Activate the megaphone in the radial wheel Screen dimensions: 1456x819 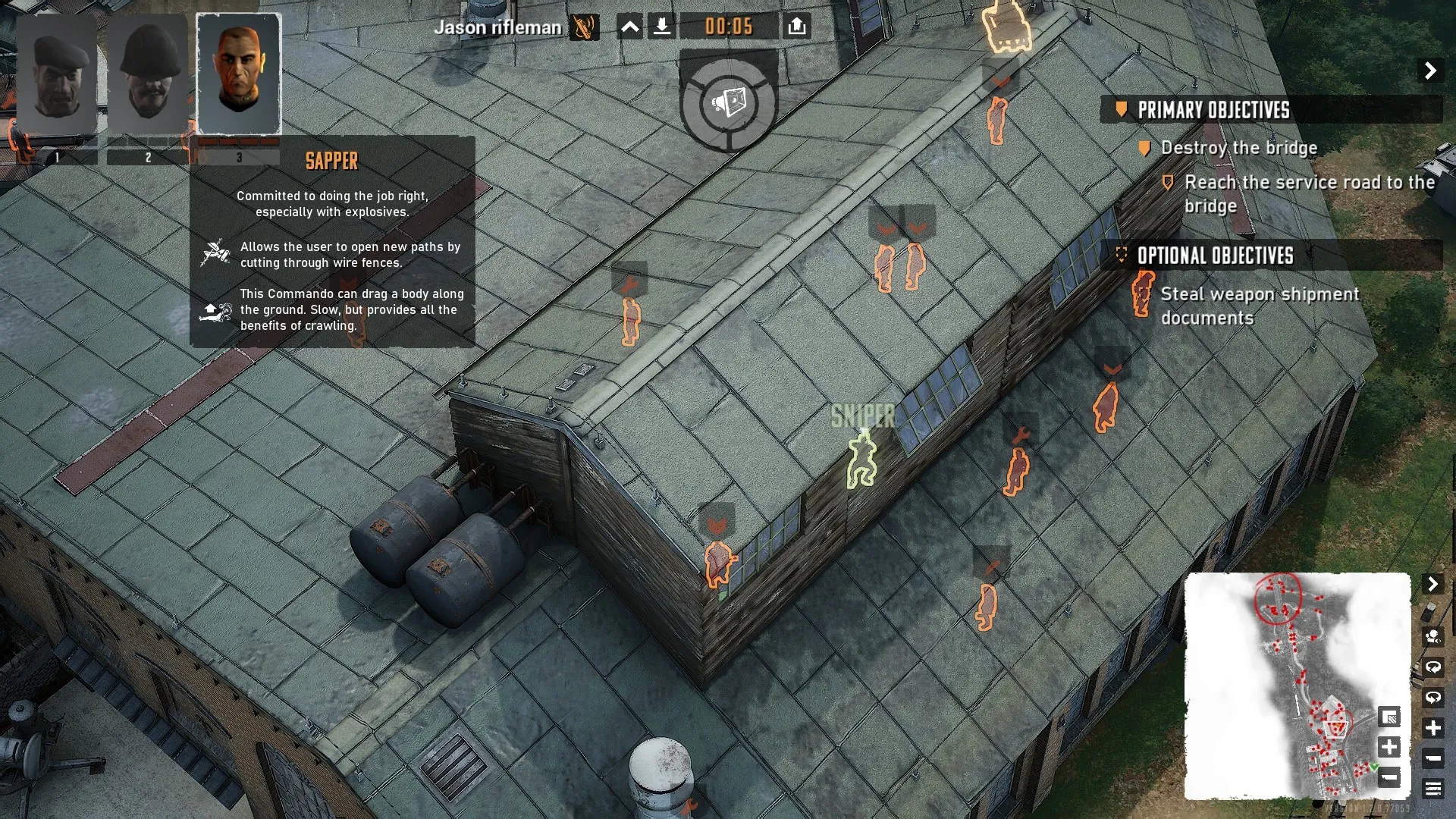click(729, 102)
